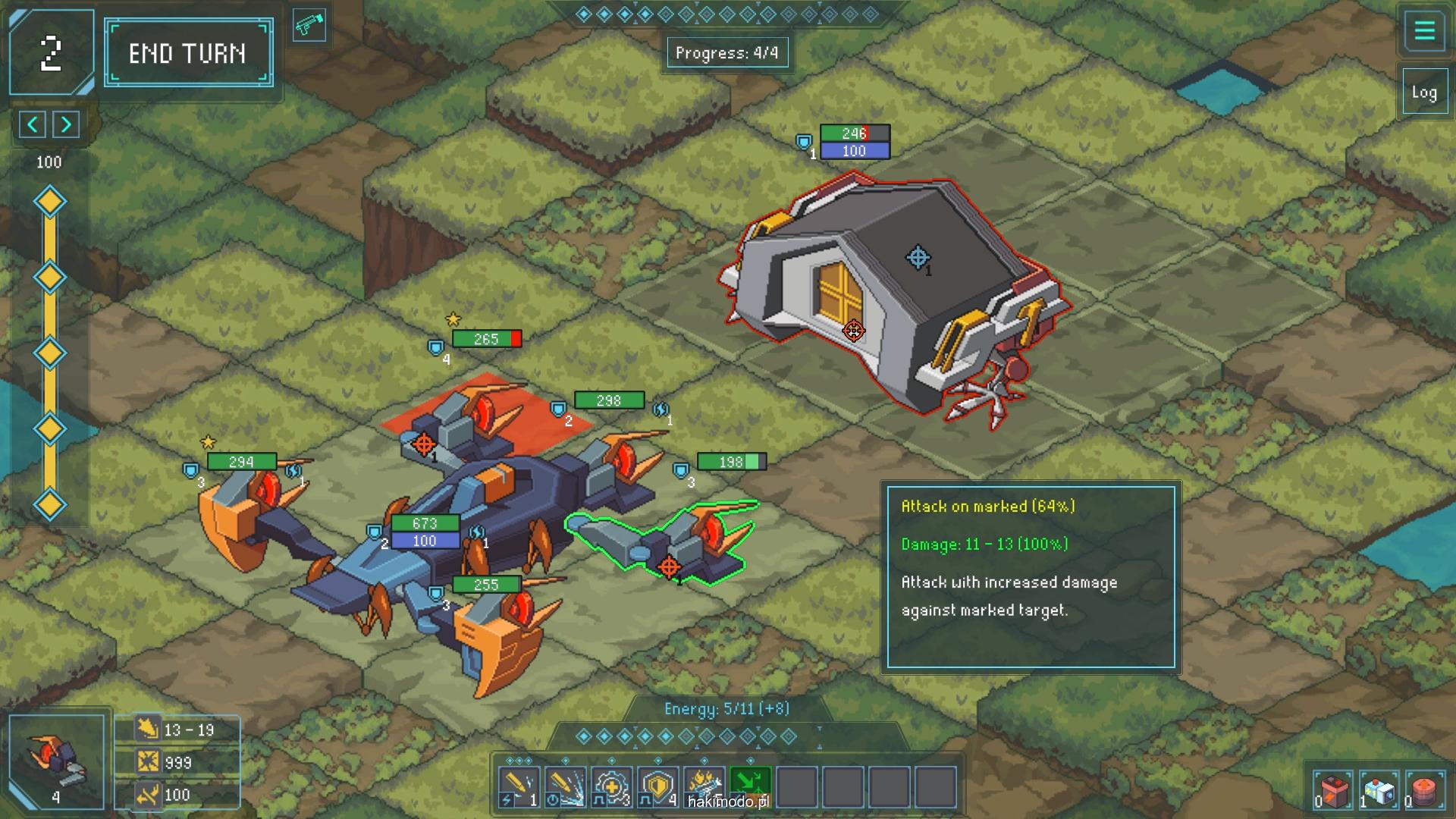Image resolution: width=1456 pixels, height=819 pixels.
Task: Select next unit with right arrow
Action: (x=67, y=124)
